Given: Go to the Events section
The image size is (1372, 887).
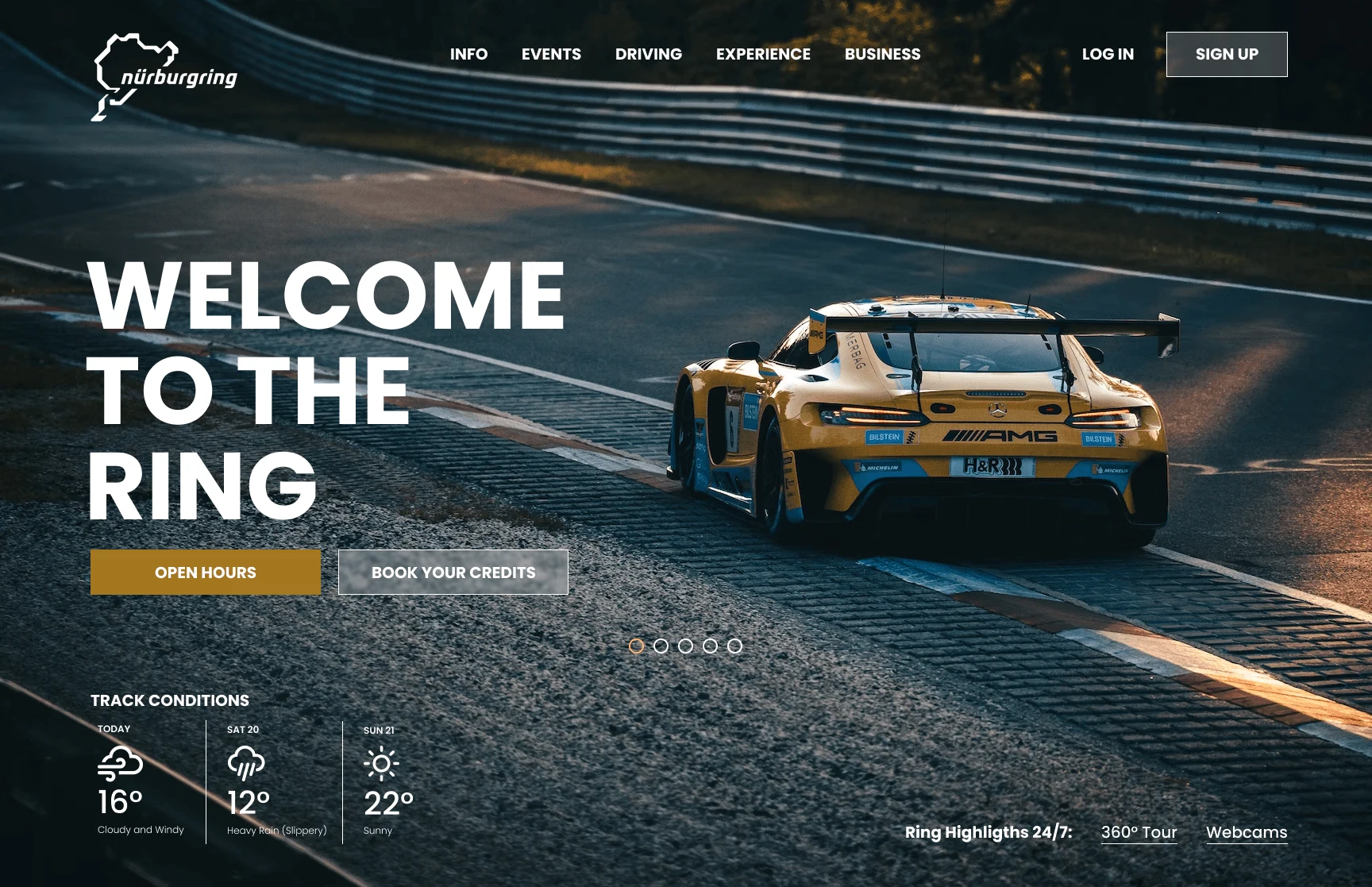Looking at the screenshot, I should tap(551, 54).
